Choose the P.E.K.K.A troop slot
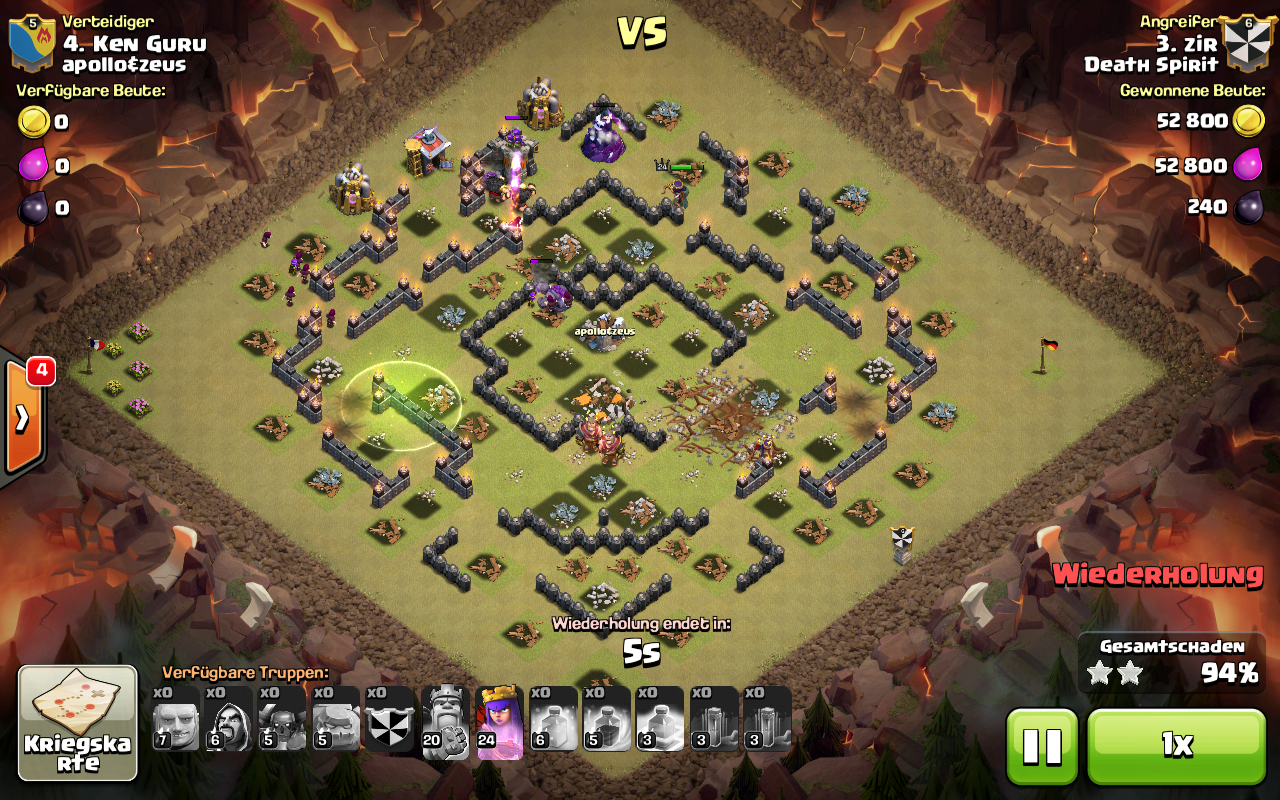This screenshot has height=800, width=1280. click(x=283, y=719)
